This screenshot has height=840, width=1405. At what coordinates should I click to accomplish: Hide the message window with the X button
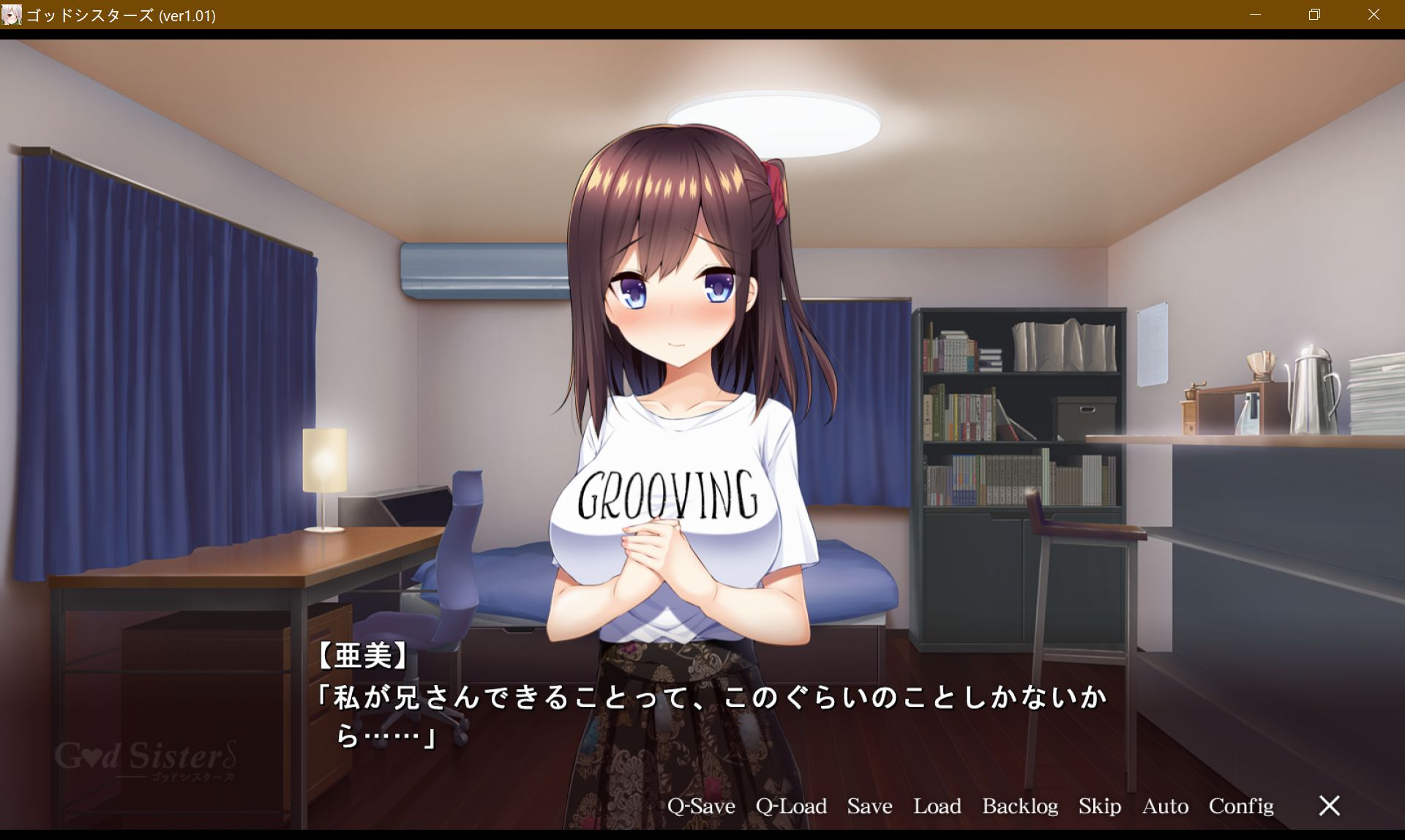(x=1329, y=806)
